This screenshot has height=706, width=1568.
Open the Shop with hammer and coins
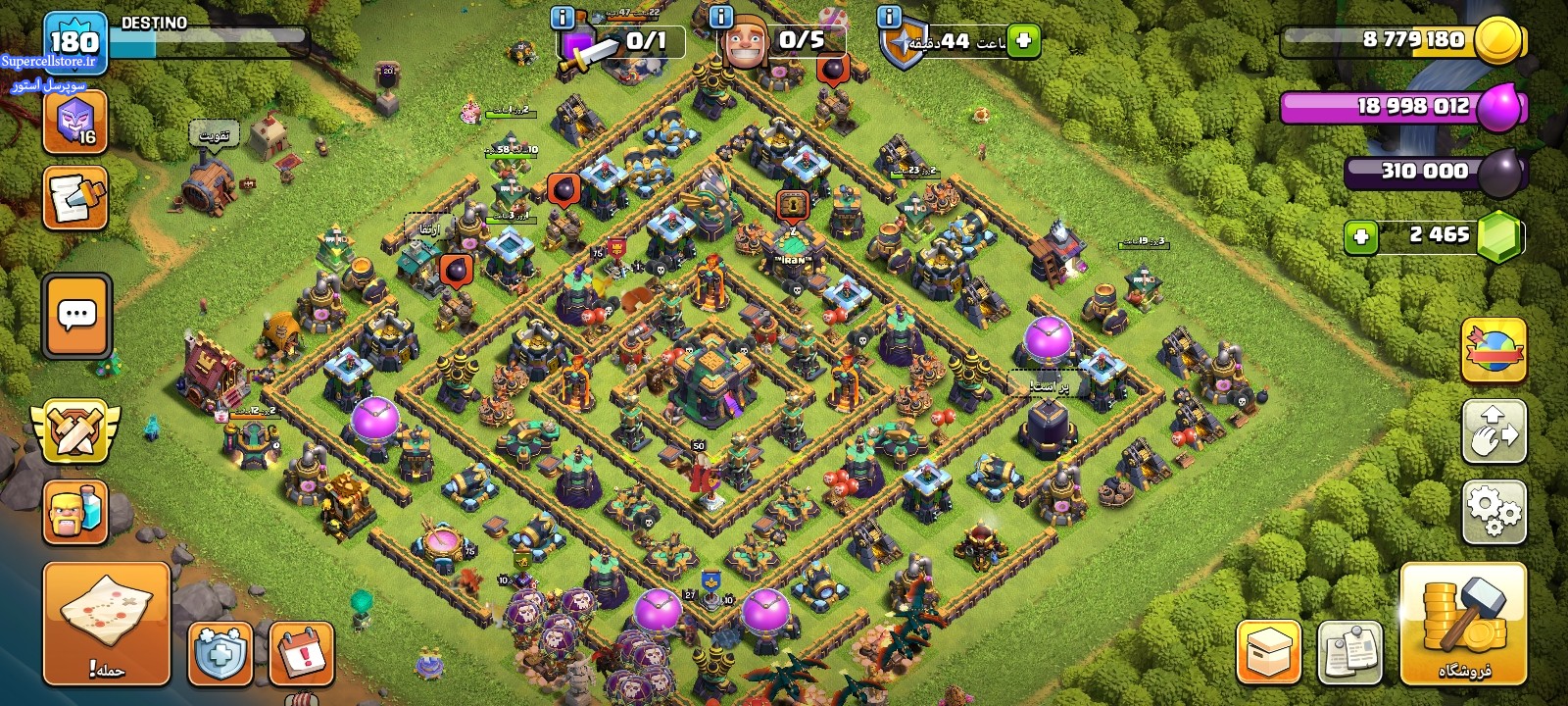(1463, 623)
